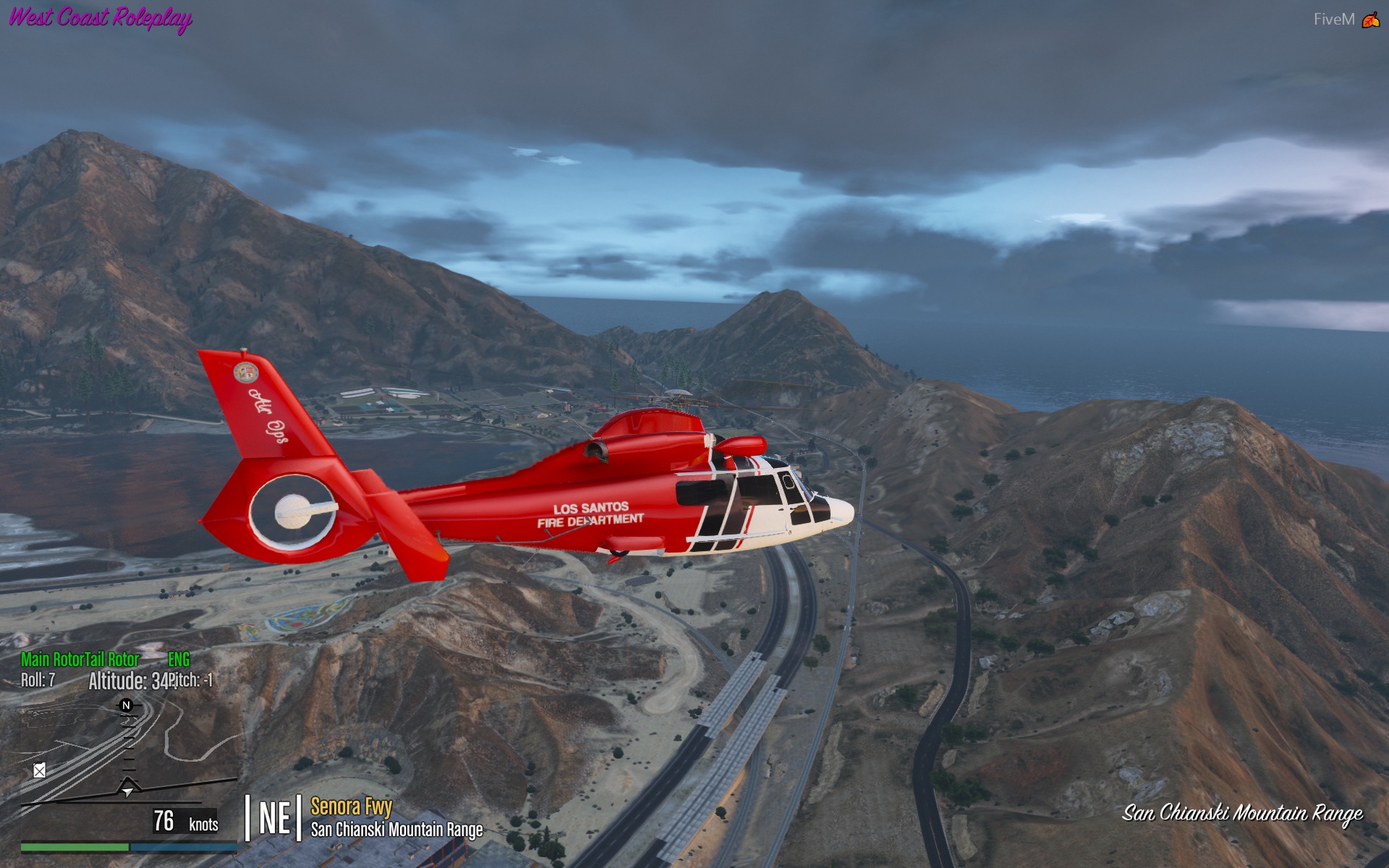Select the North marker on the minimap
The height and width of the screenshot is (868, 1389).
126,705
